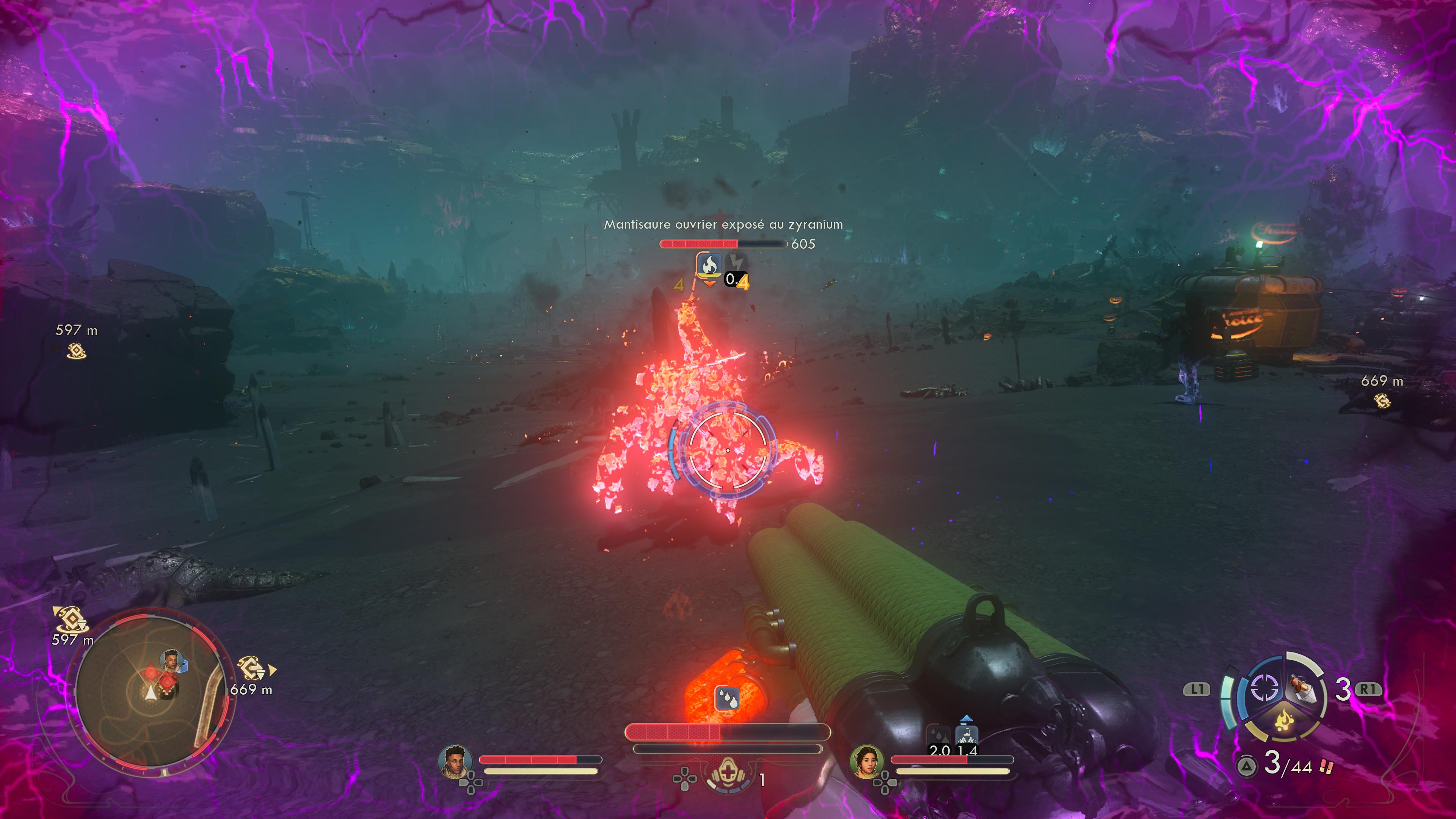Use the medical inhaler icon
1456x819 pixels.
728,774
